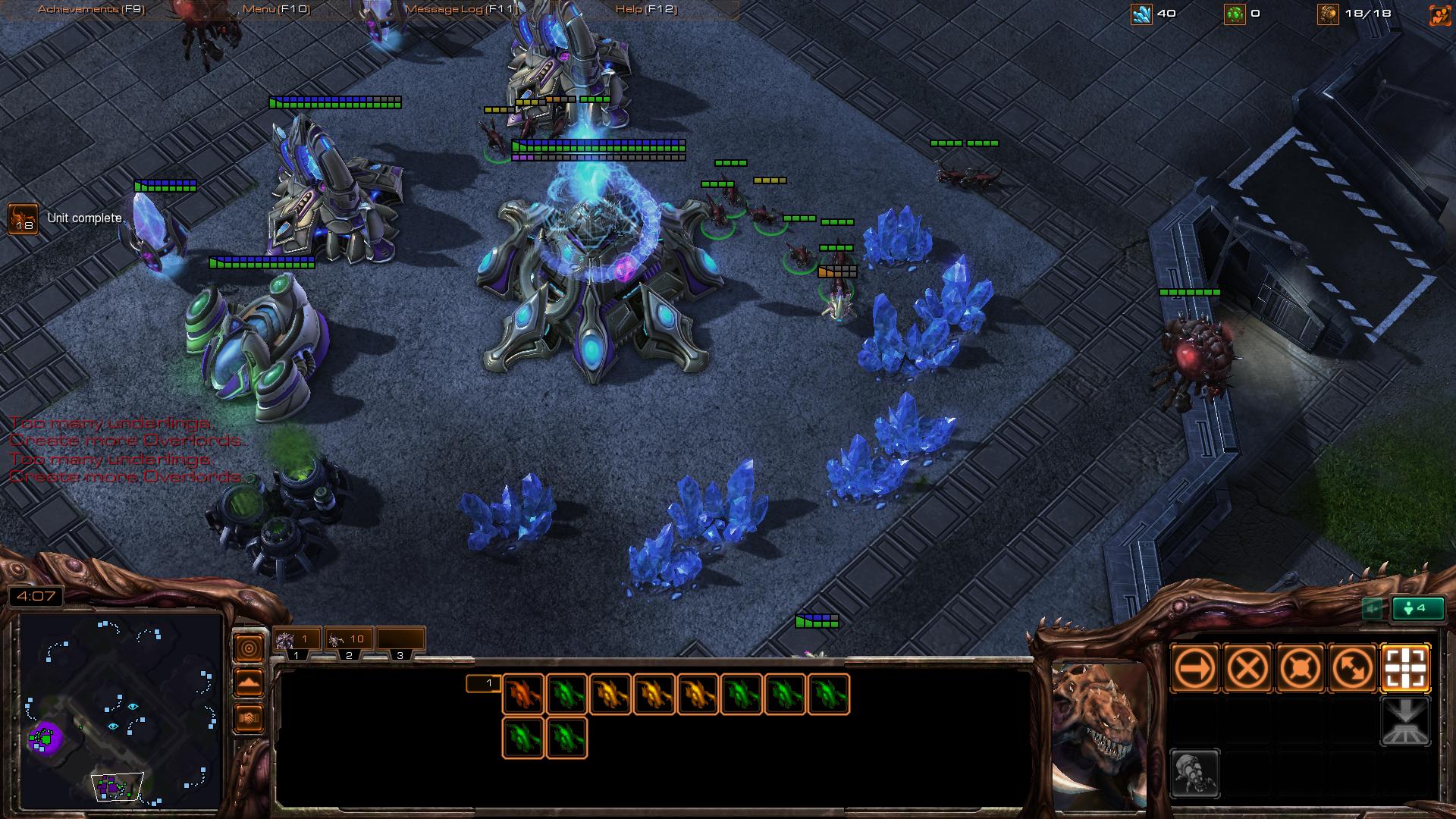
Task: Open the Menu (F10)
Action: pyautogui.click(x=277, y=11)
